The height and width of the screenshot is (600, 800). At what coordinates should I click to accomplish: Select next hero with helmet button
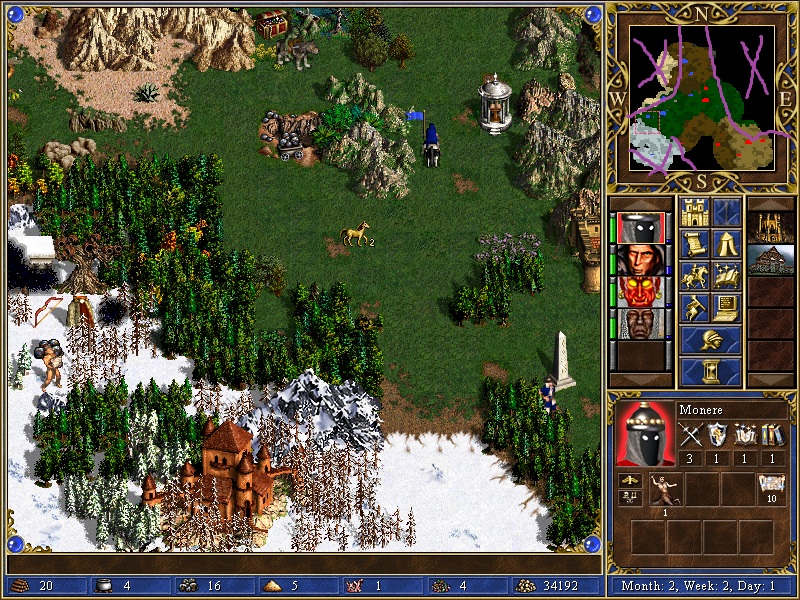(711, 340)
